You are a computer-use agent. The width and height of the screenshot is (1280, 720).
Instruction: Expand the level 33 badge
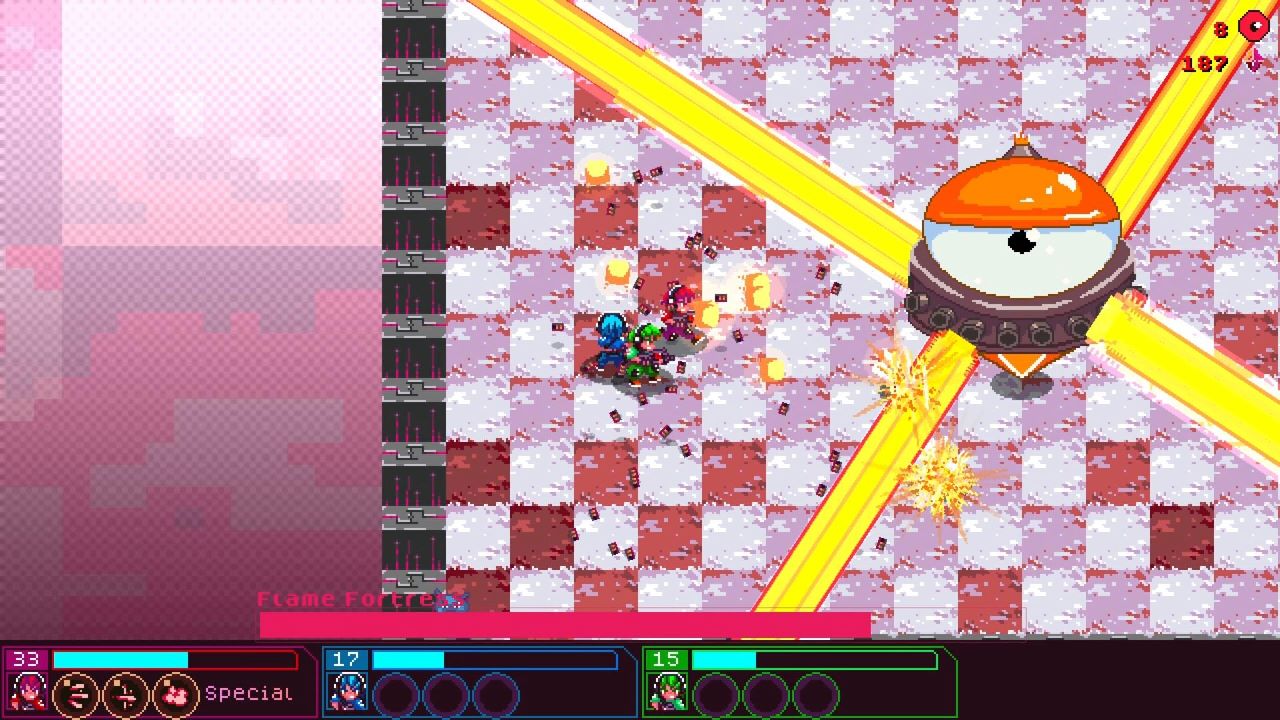(x=26, y=660)
